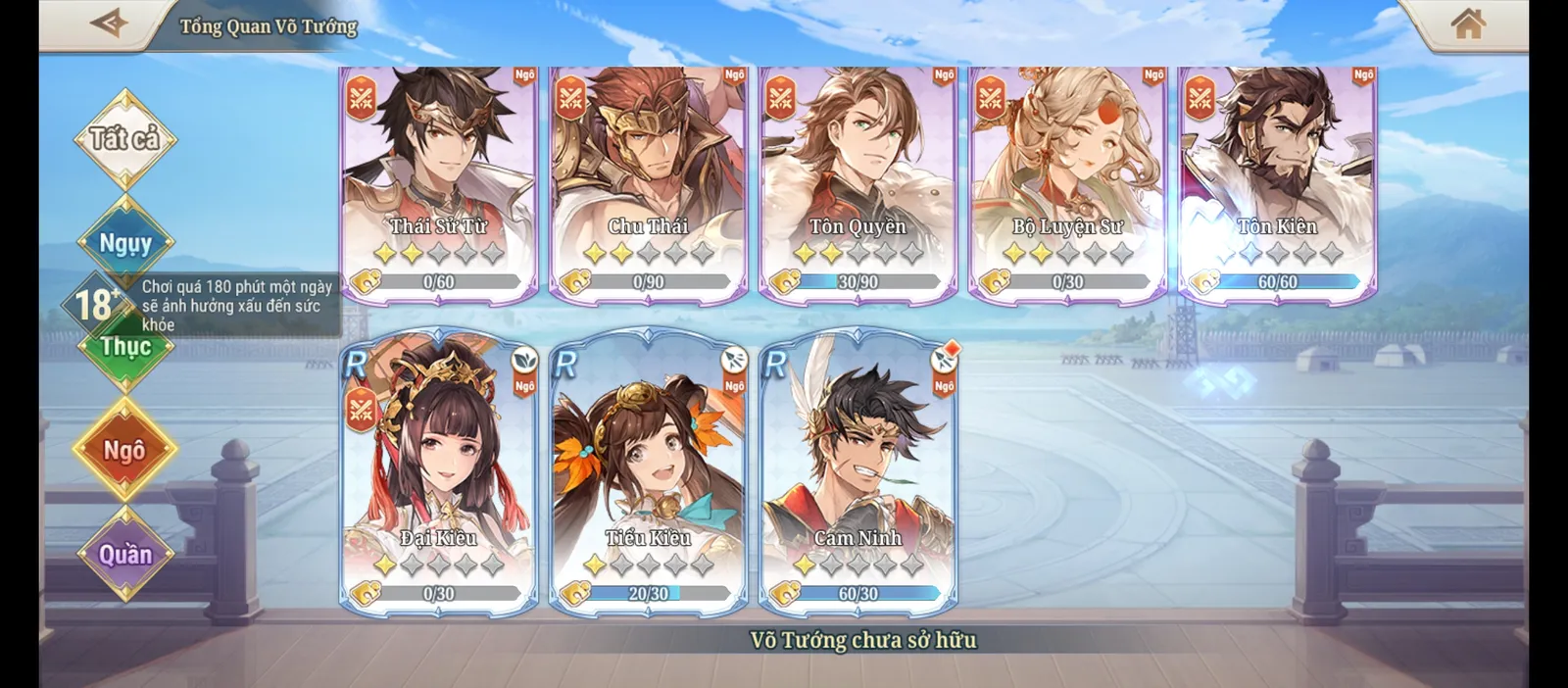Viewport: 1568px width, 688px height.
Task: Show all generals with Tất cả
Action: click(x=124, y=139)
